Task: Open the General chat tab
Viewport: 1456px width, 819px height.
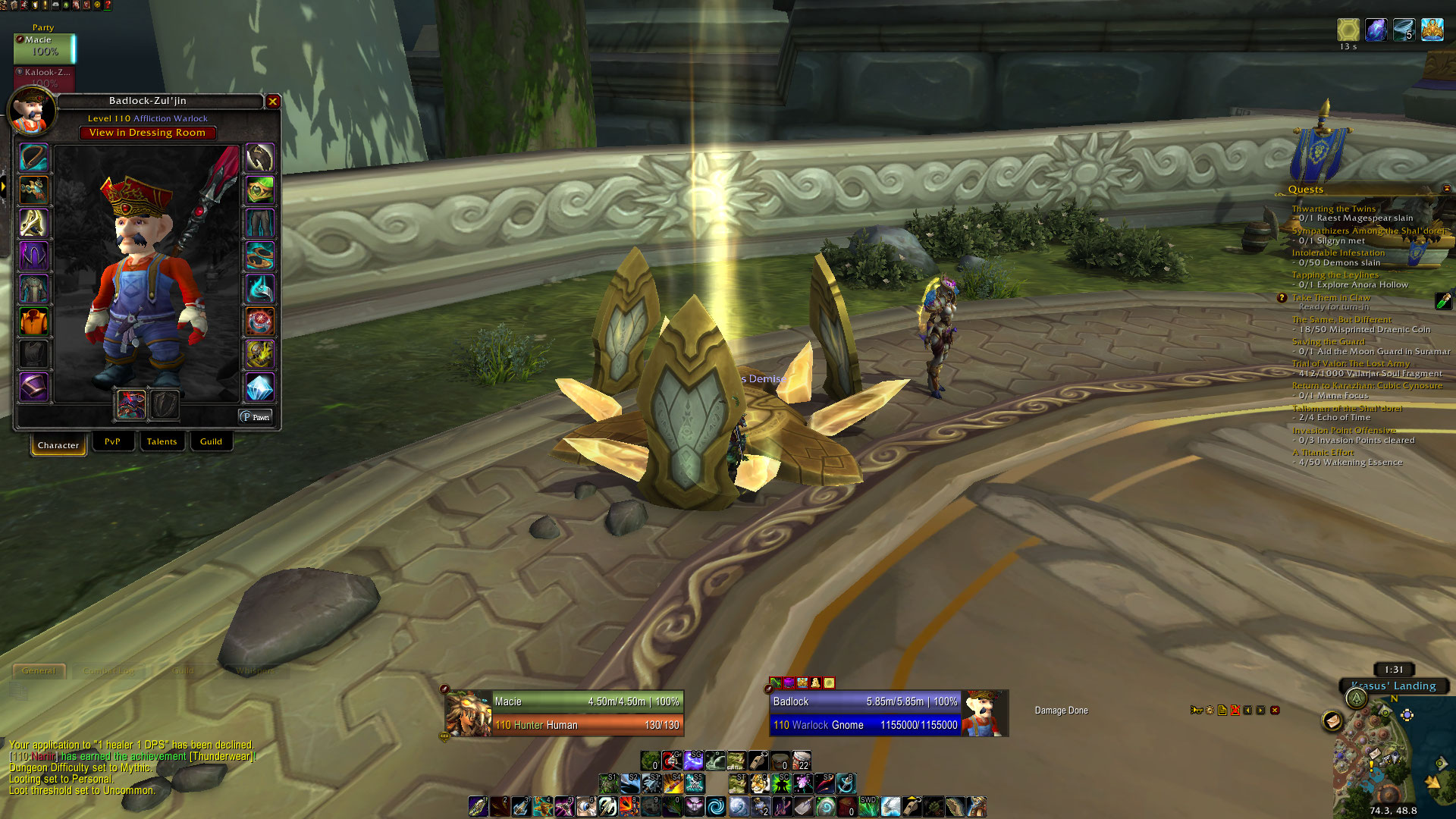Action: click(x=39, y=670)
